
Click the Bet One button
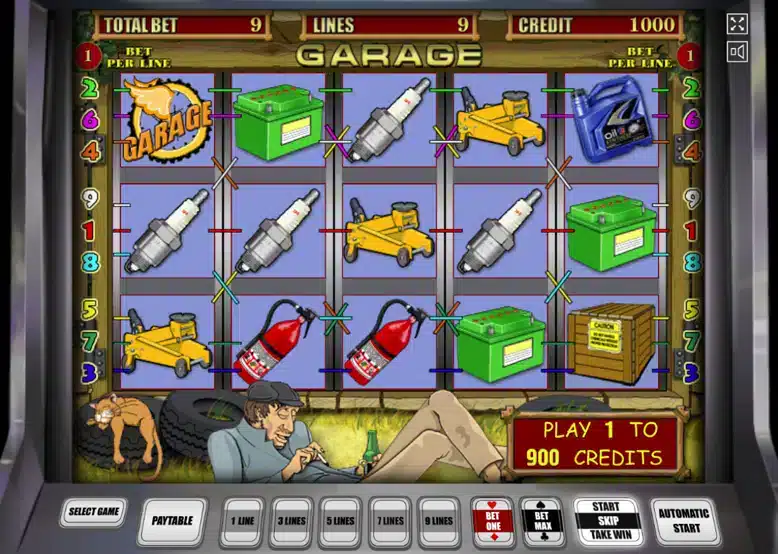pos(492,520)
